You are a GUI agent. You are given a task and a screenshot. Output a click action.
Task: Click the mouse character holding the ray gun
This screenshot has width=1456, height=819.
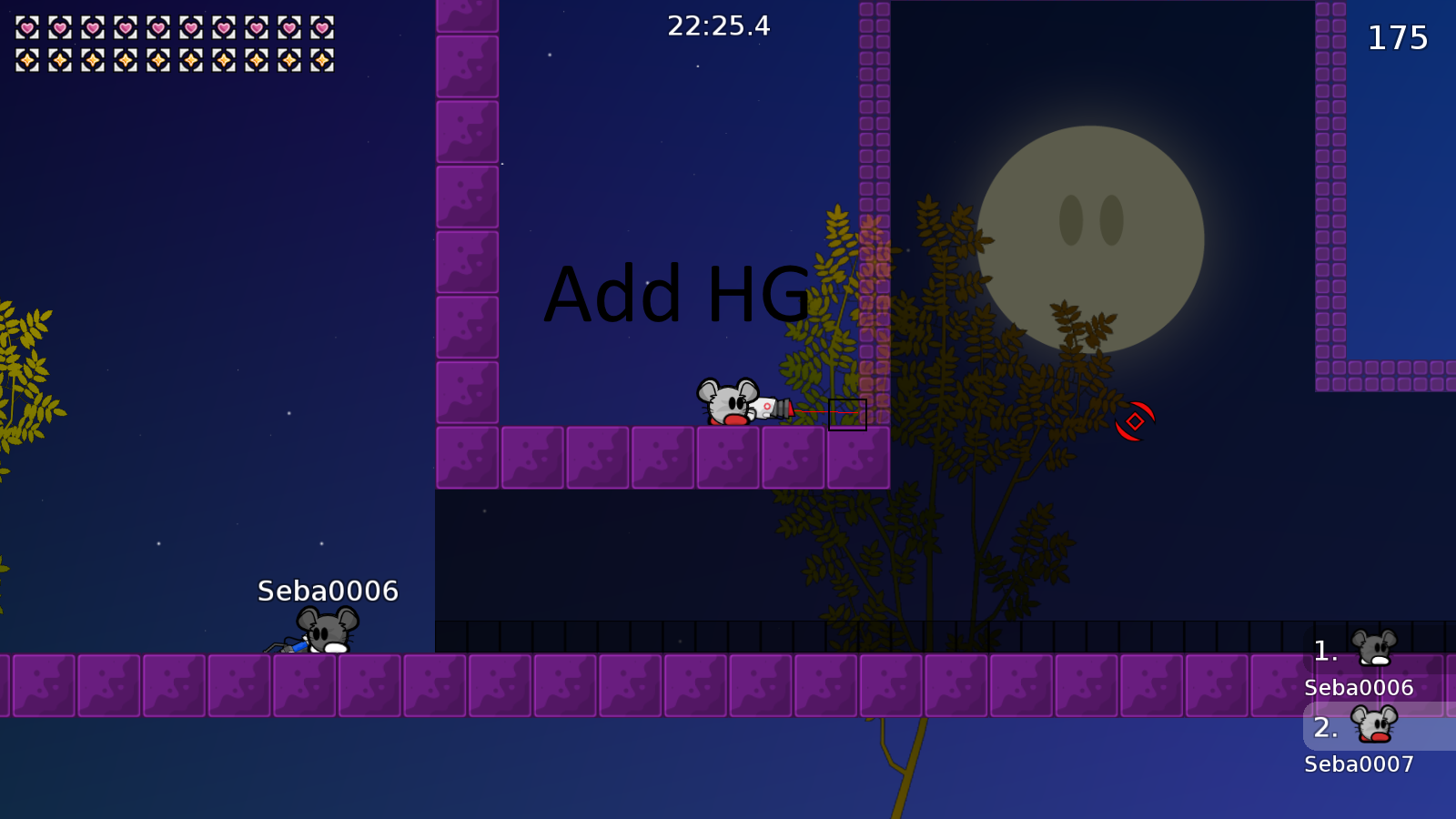(728, 402)
